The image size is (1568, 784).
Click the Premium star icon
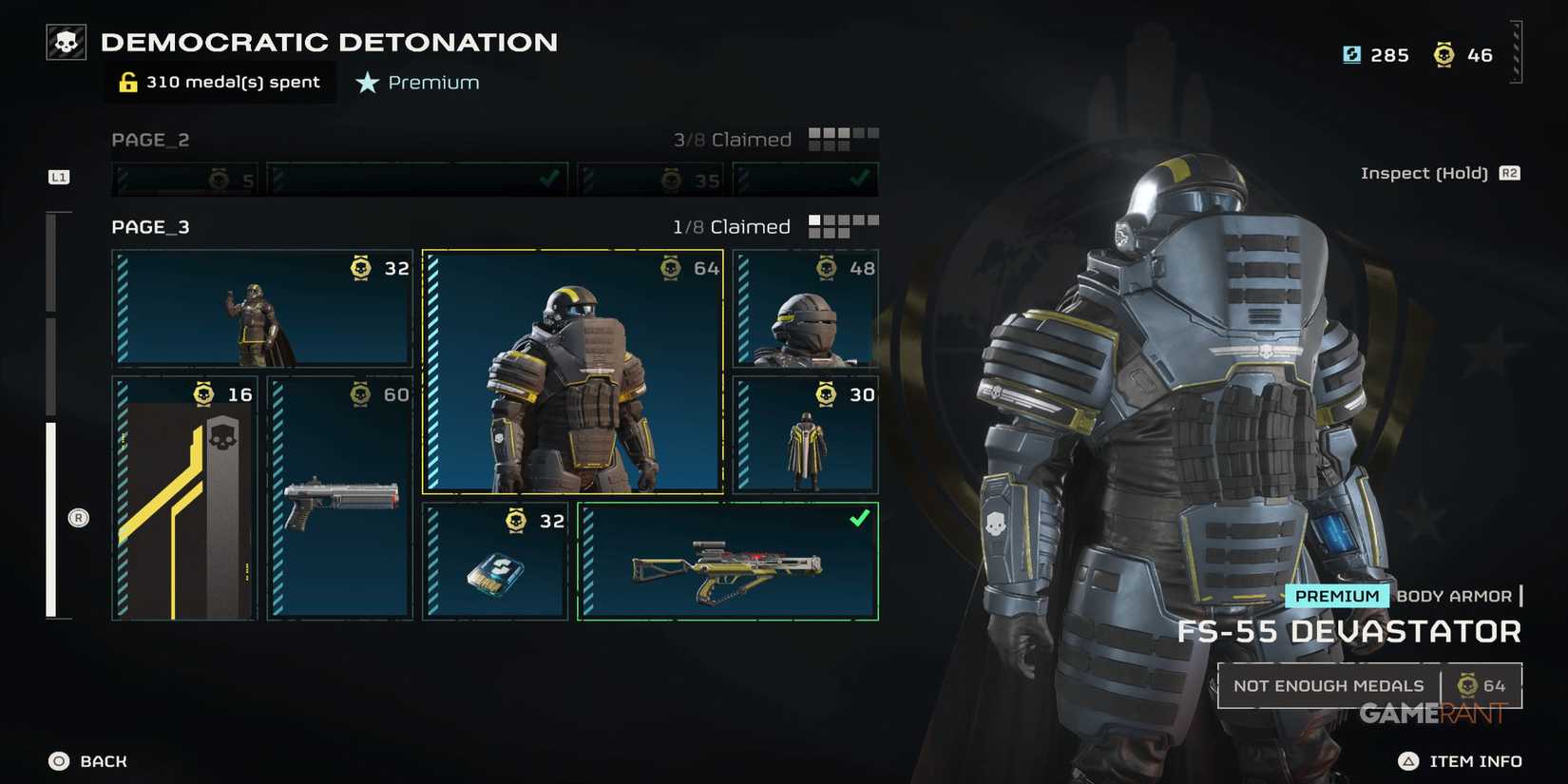point(365,83)
